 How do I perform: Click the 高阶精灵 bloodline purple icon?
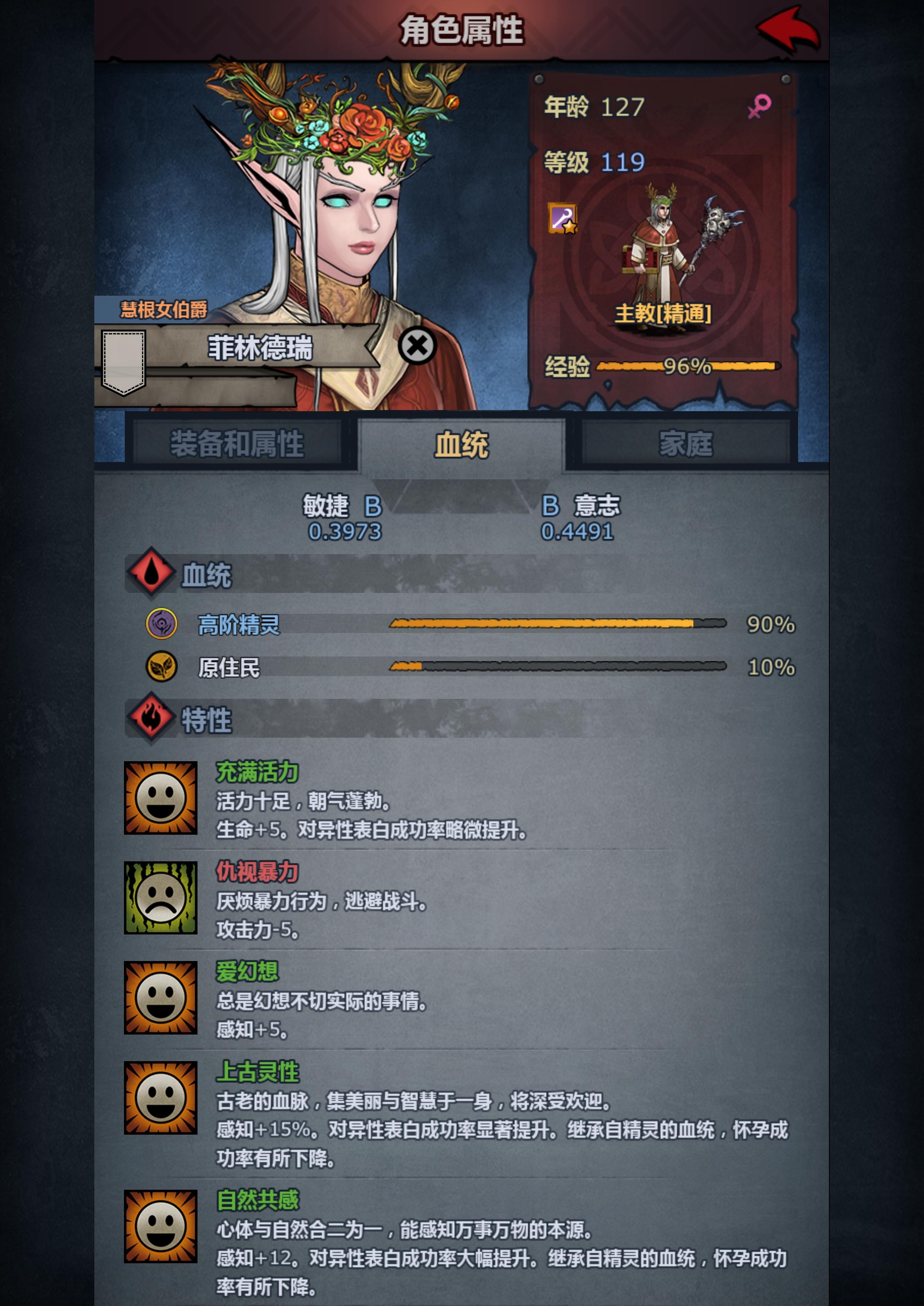pyautogui.click(x=162, y=624)
